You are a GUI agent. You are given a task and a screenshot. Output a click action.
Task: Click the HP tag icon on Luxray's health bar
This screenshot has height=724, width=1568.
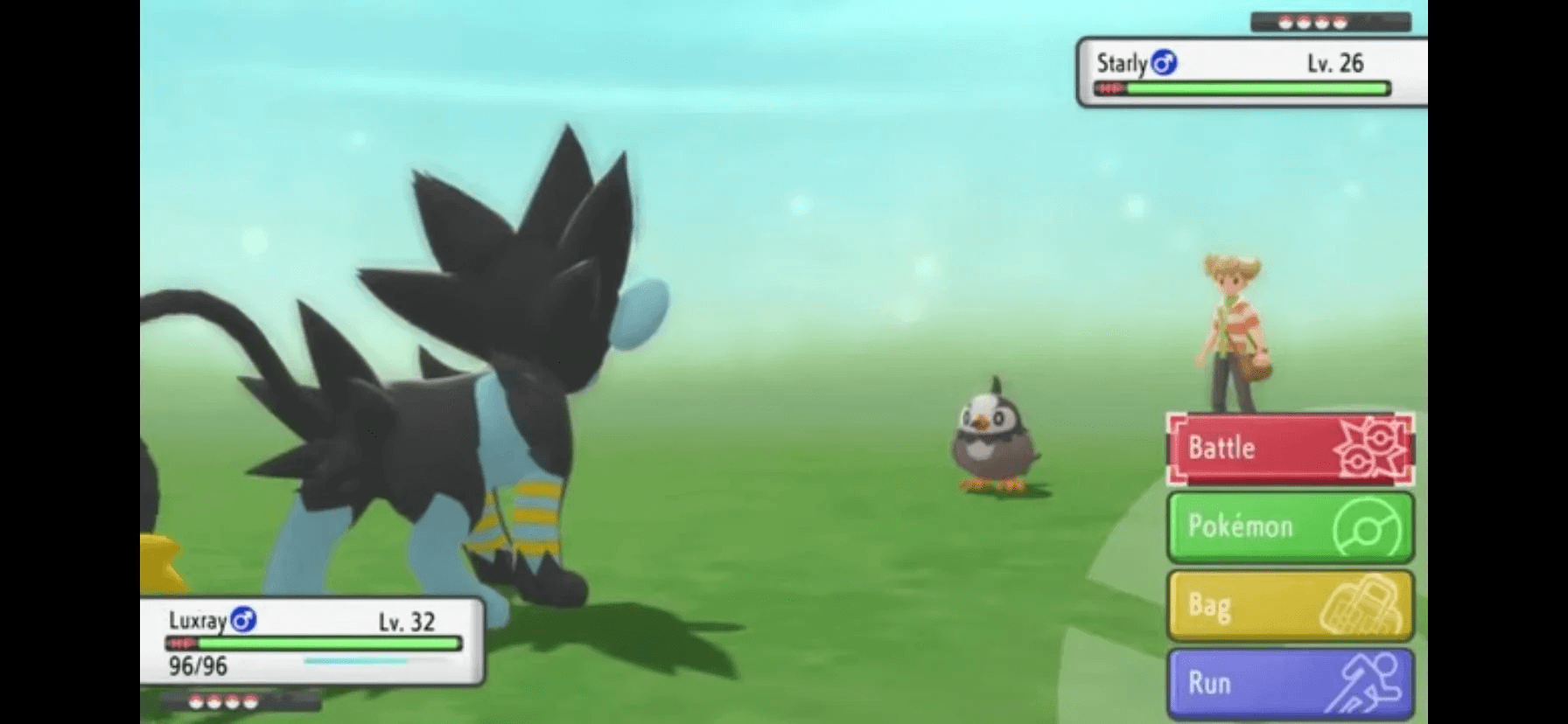[181, 644]
